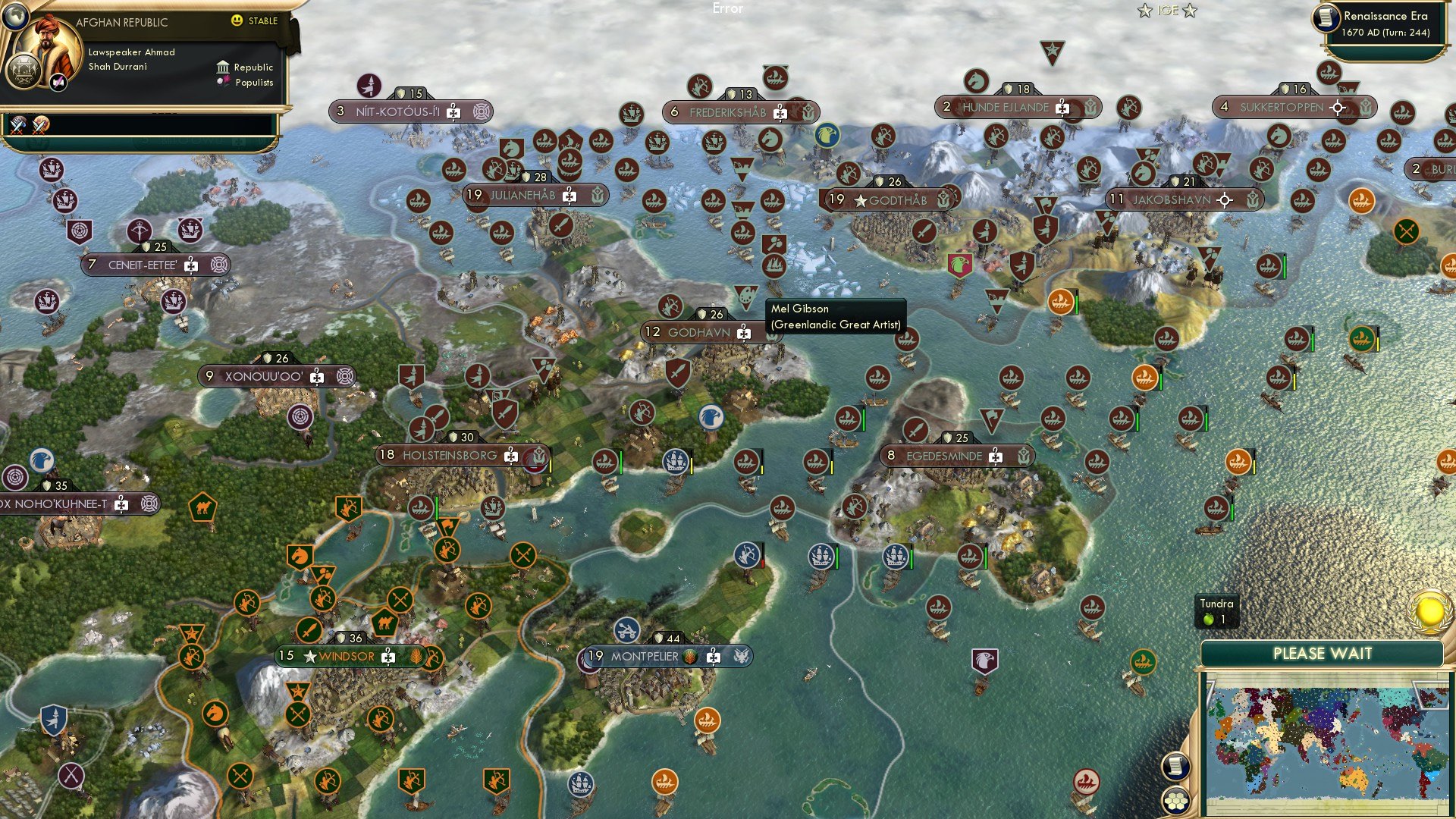The height and width of the screenshot is (819, 1456).
Task: Click the capital star icon on Godthåb's banner
Action: click(x=861, y=200)
